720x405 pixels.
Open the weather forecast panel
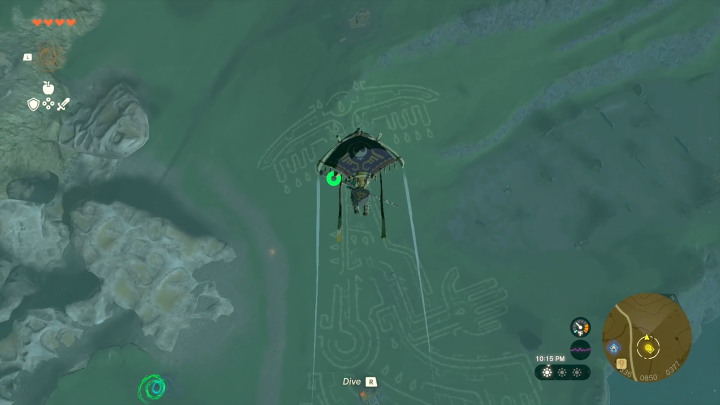point(562,372)
